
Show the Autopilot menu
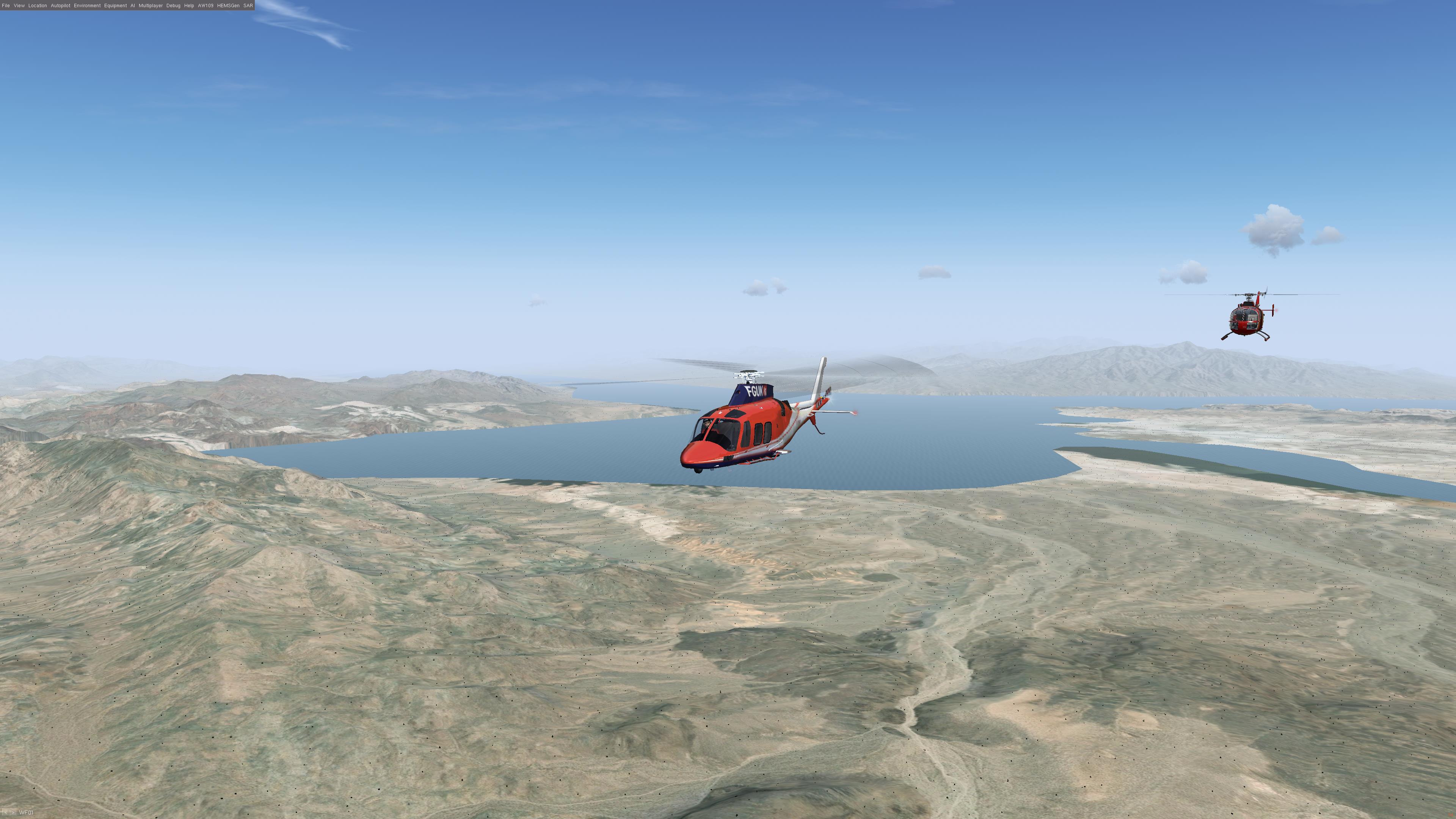click(x=61, y=6)
